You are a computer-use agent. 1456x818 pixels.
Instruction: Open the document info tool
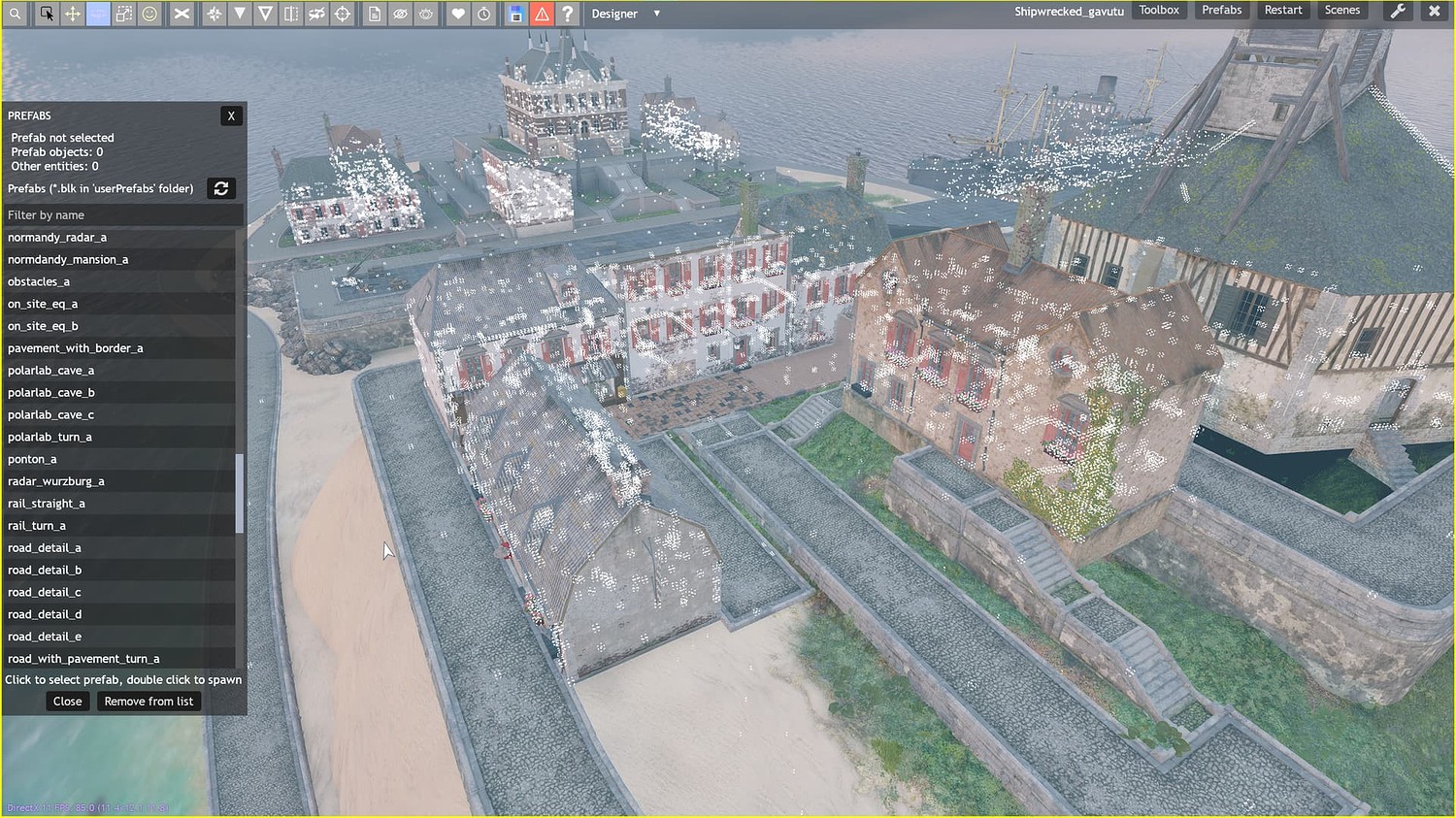click(375, 14)
